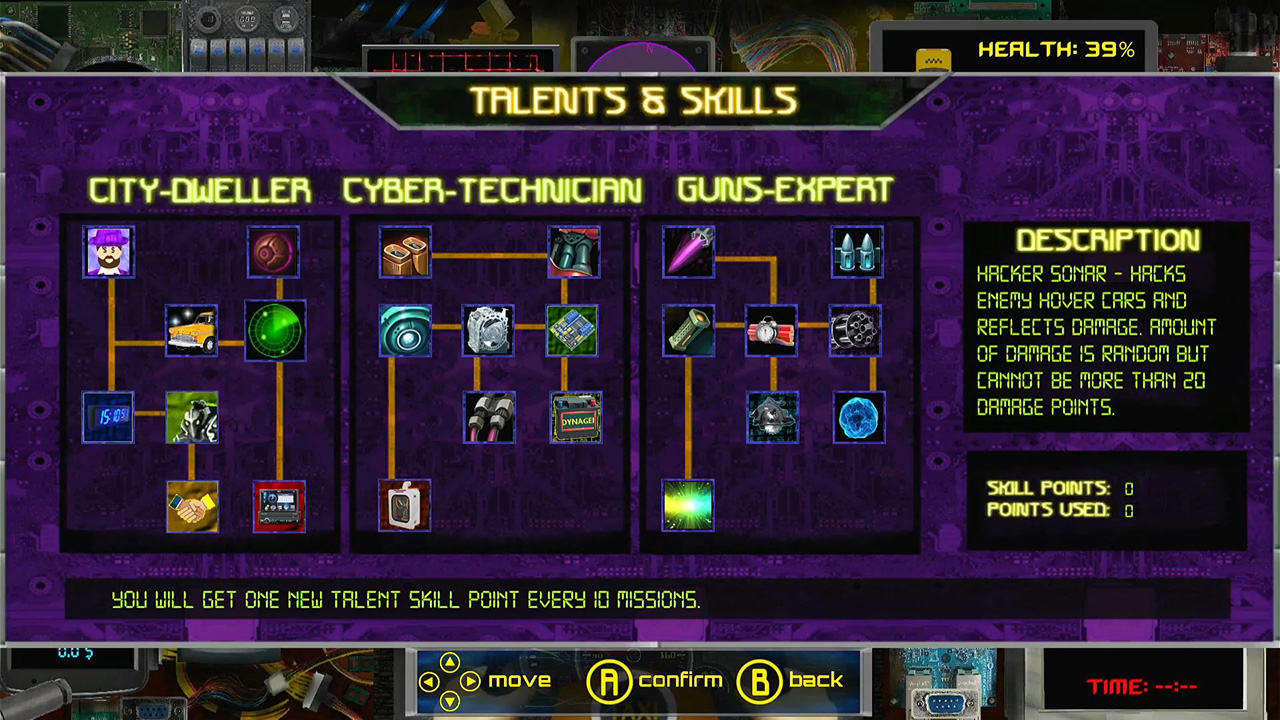This screenshot has height=720, width=1280.
Task: Select the green radar sonar skill
Action: (276, 332)
